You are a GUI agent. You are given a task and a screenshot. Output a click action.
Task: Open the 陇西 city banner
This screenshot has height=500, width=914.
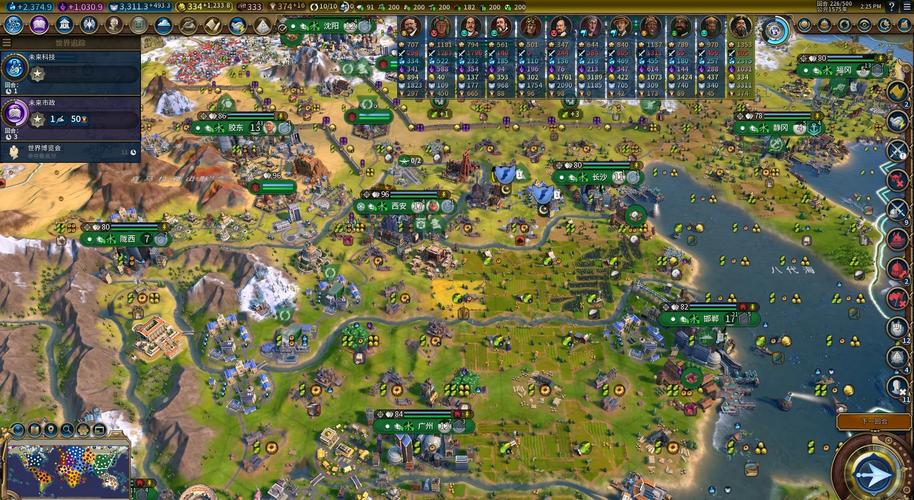[x=127, y=239]
